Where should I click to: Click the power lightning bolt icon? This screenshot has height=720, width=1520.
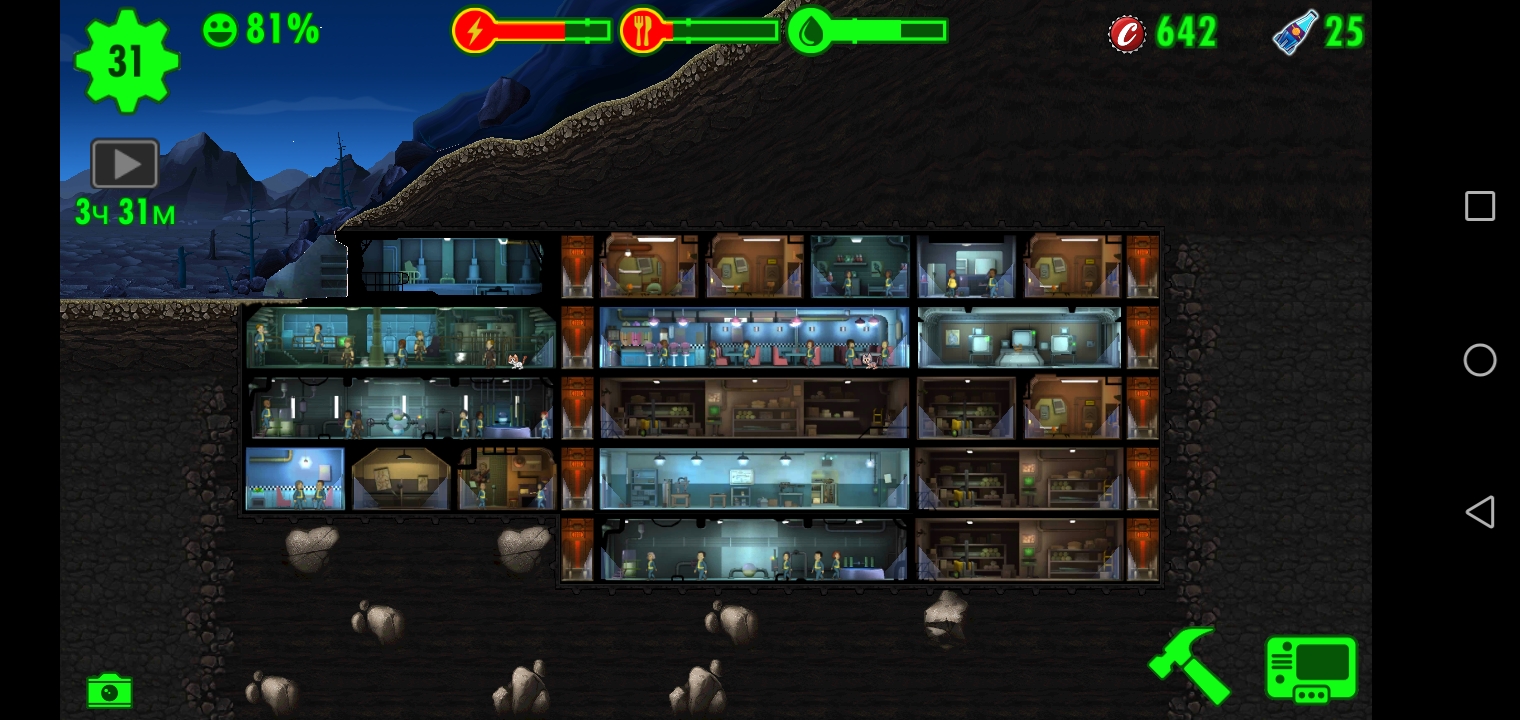pyautogui.click(x=478, y=29)
